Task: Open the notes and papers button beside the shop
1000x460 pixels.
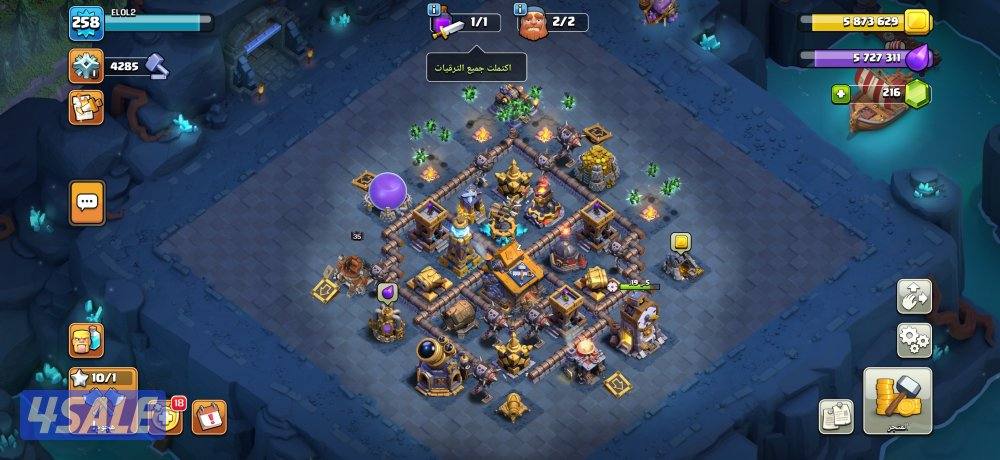Action: [835, 416]
